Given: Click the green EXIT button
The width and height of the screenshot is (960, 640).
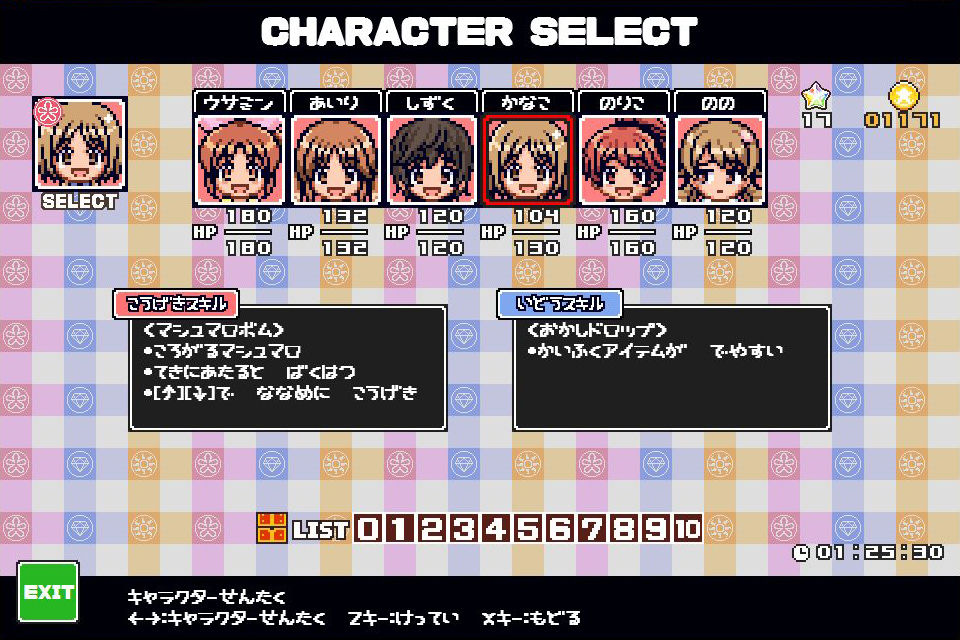Looking at the screenshot, I should point(48,591).
